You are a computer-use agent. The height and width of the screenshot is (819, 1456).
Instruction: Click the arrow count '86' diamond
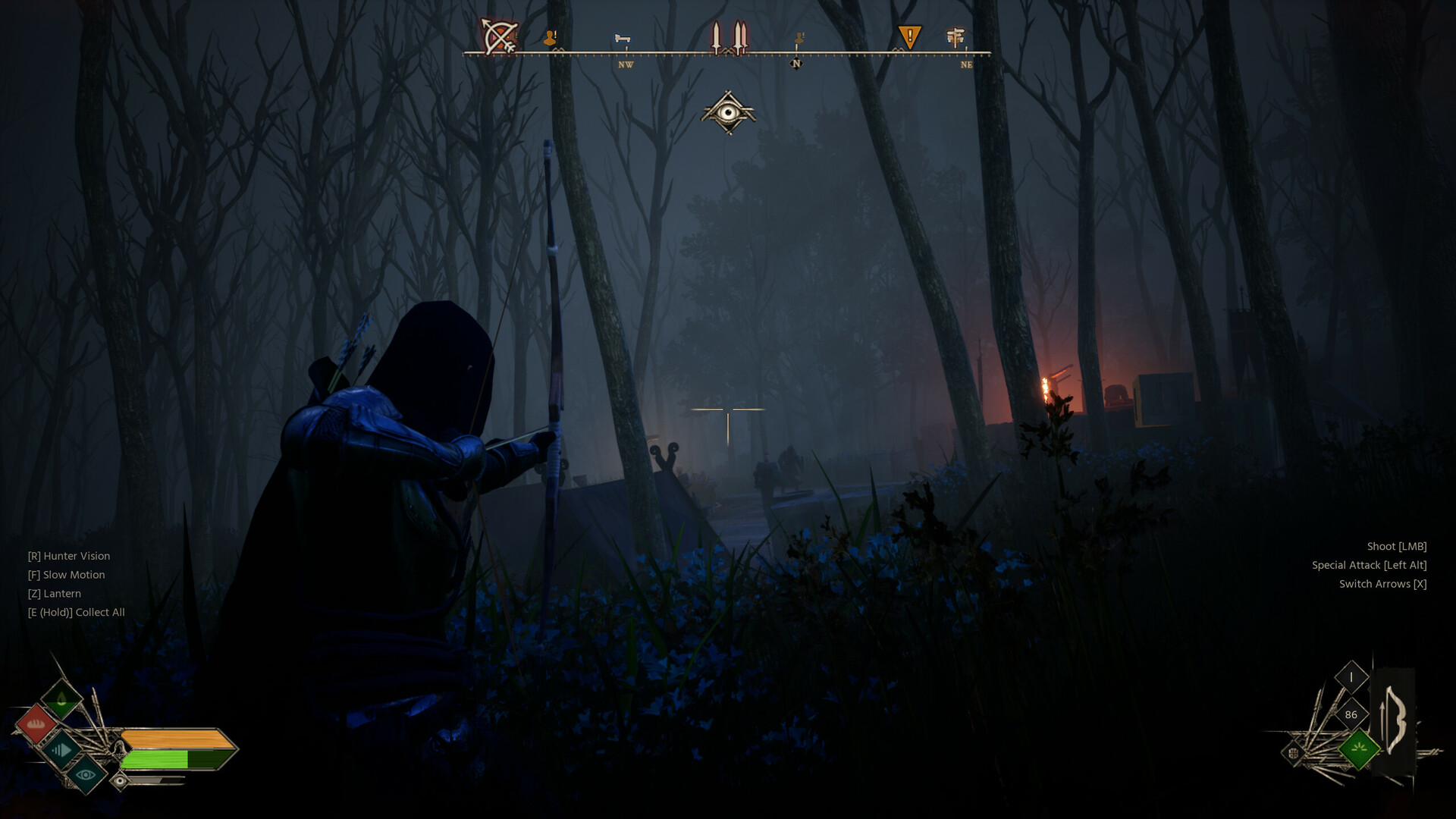point(1351,715)
